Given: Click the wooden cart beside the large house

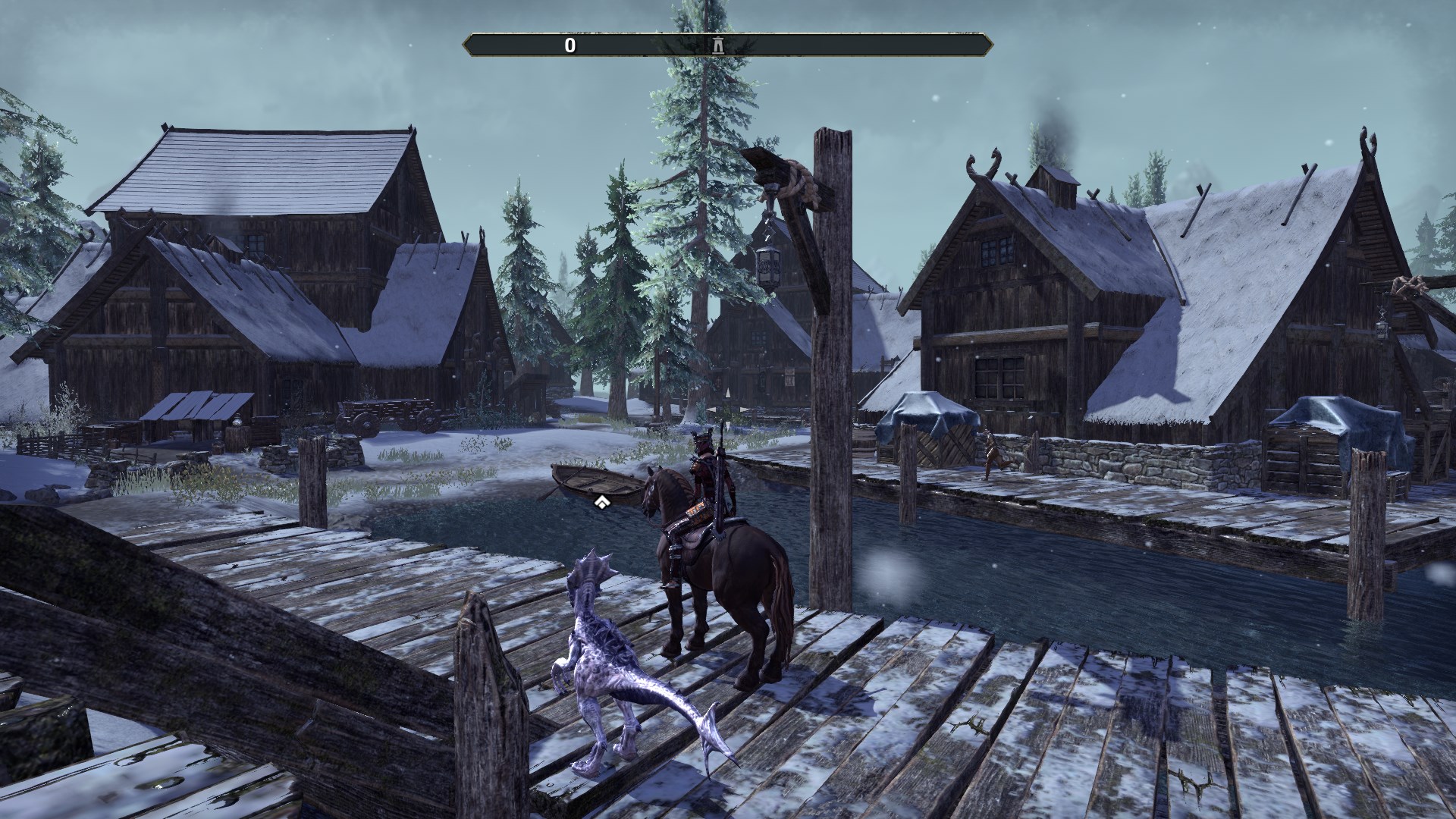Looking at the screenshot, I should [x=387, y=413].
